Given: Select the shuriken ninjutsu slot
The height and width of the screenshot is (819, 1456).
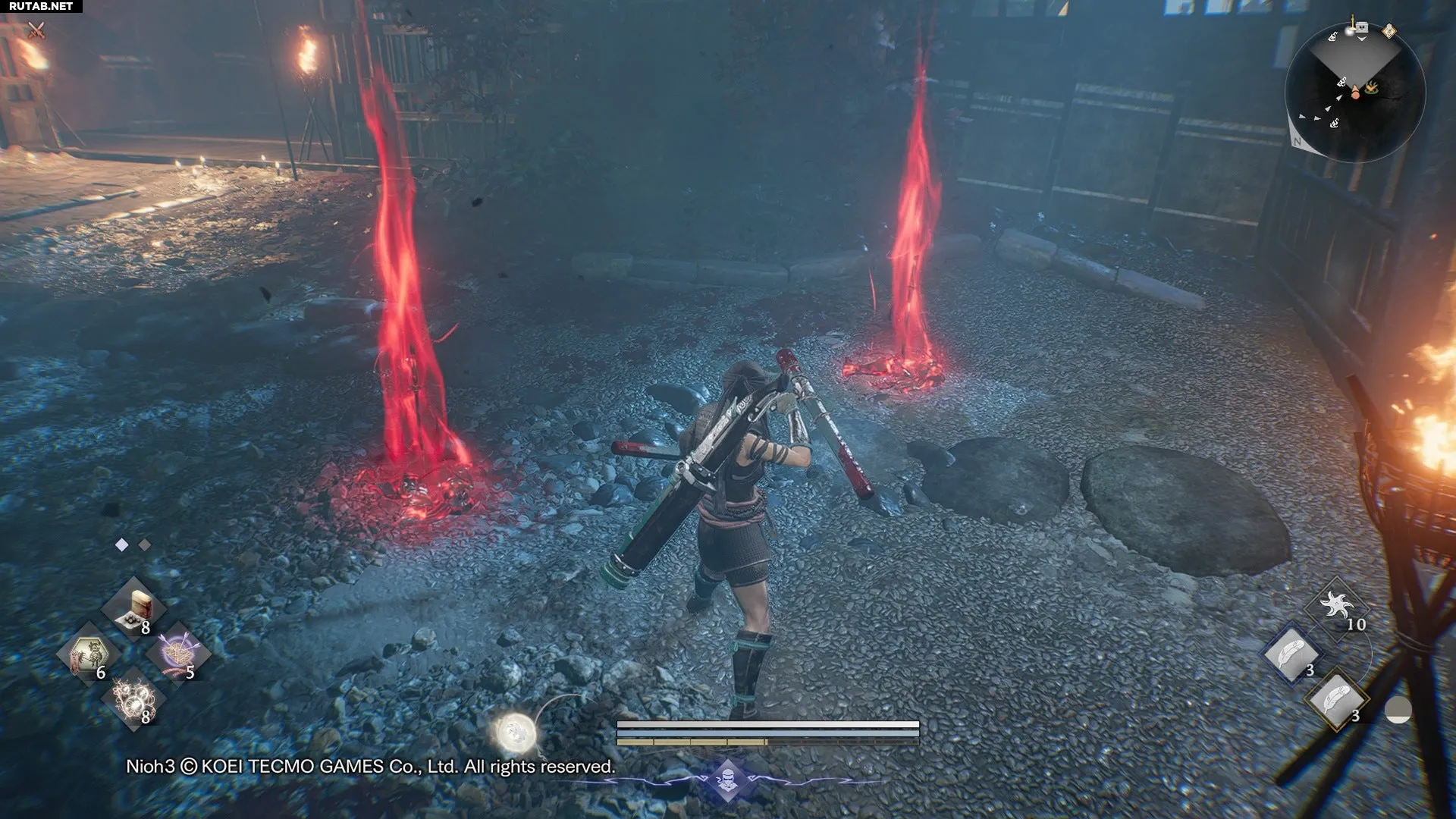Looking at the screenshot, I should pos(1336,607).
